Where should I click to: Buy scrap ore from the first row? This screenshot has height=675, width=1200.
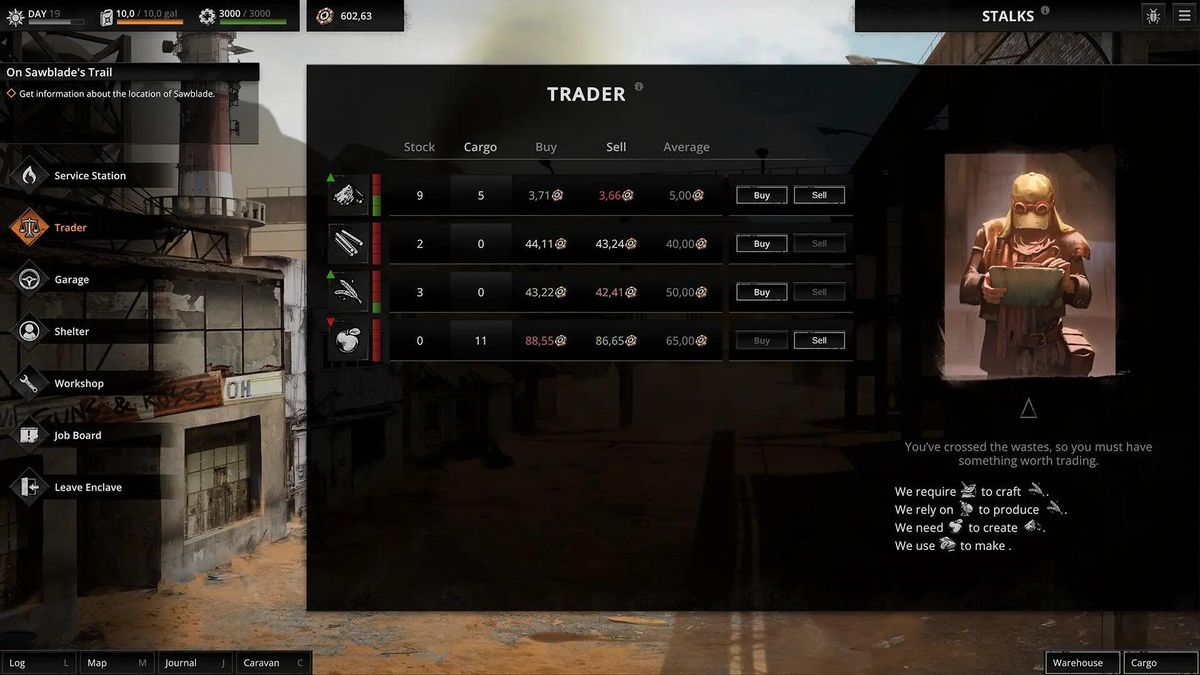click(x=761, y=196)
